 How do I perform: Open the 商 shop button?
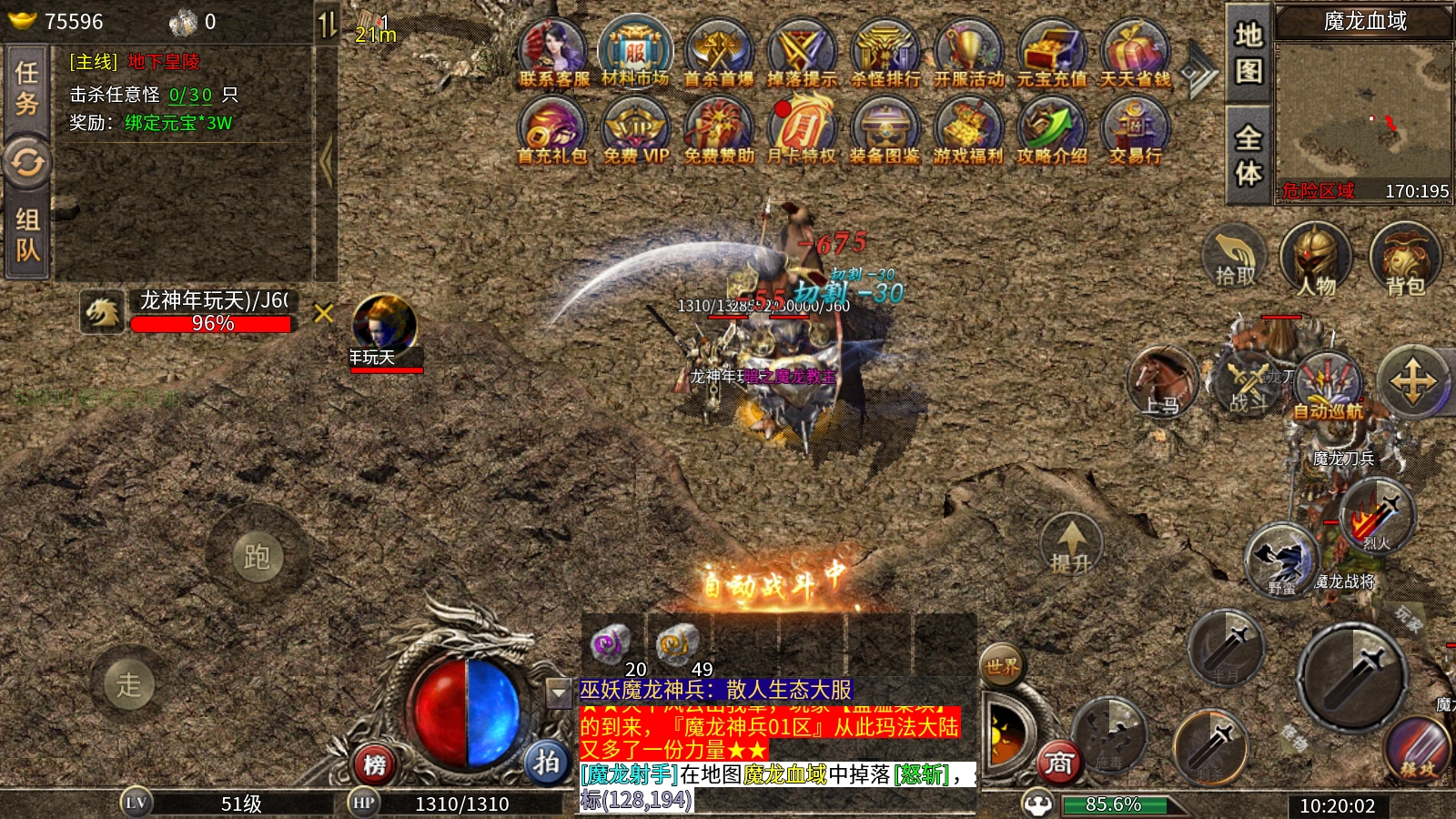coord(1059,763)
